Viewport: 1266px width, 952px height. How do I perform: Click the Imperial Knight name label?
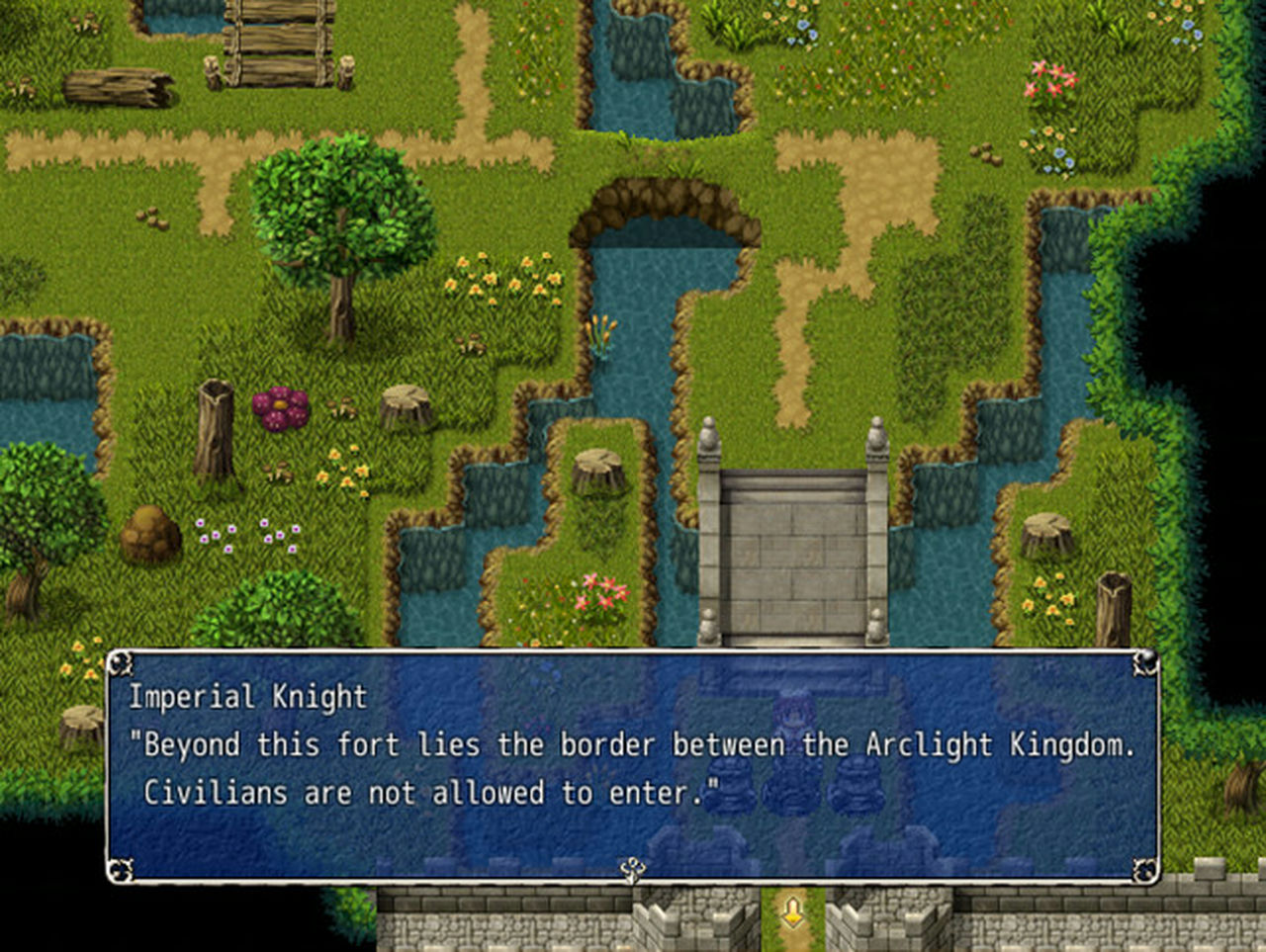248,697
